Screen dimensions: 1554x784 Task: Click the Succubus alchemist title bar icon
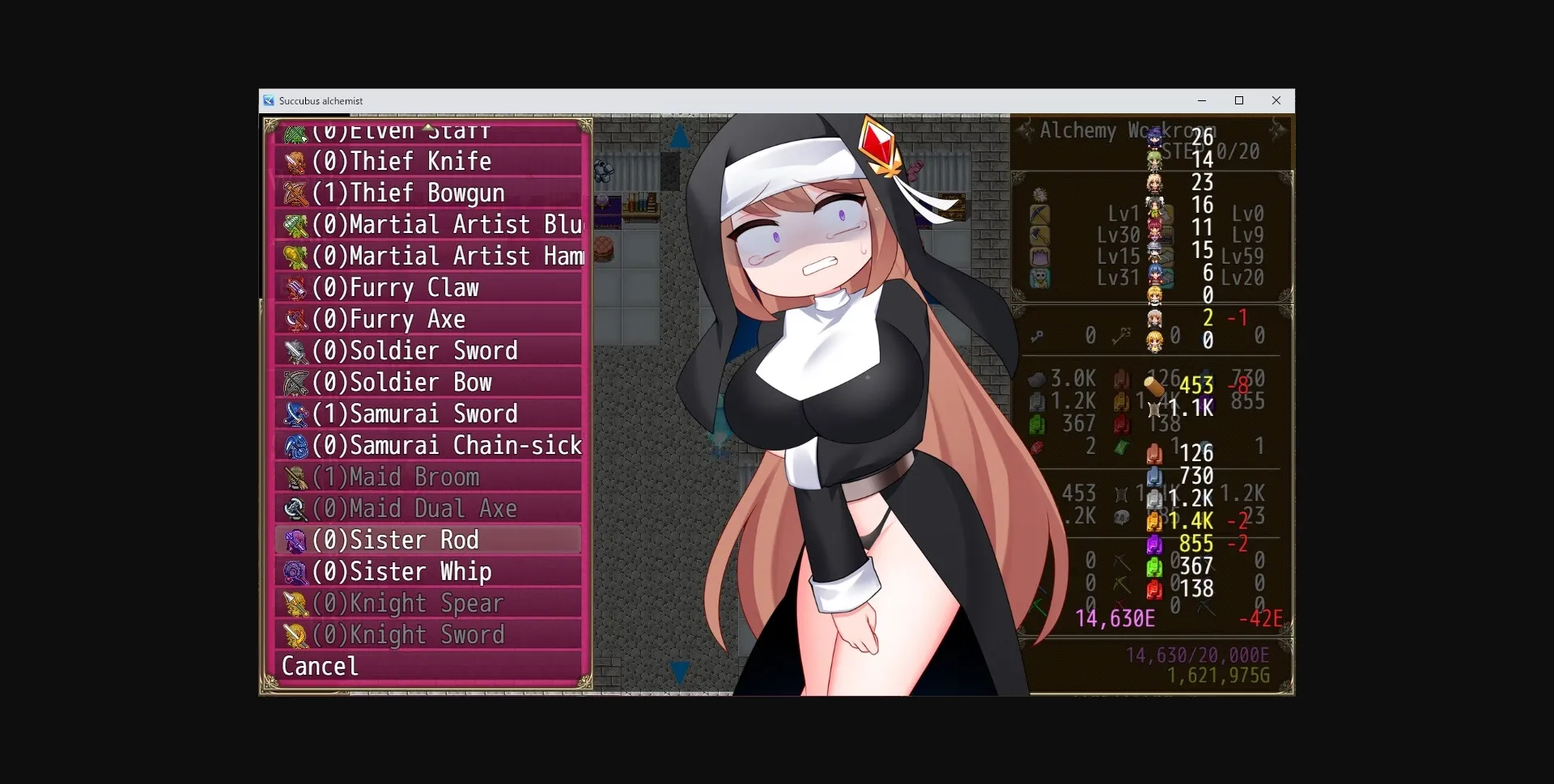coord(270,100)
